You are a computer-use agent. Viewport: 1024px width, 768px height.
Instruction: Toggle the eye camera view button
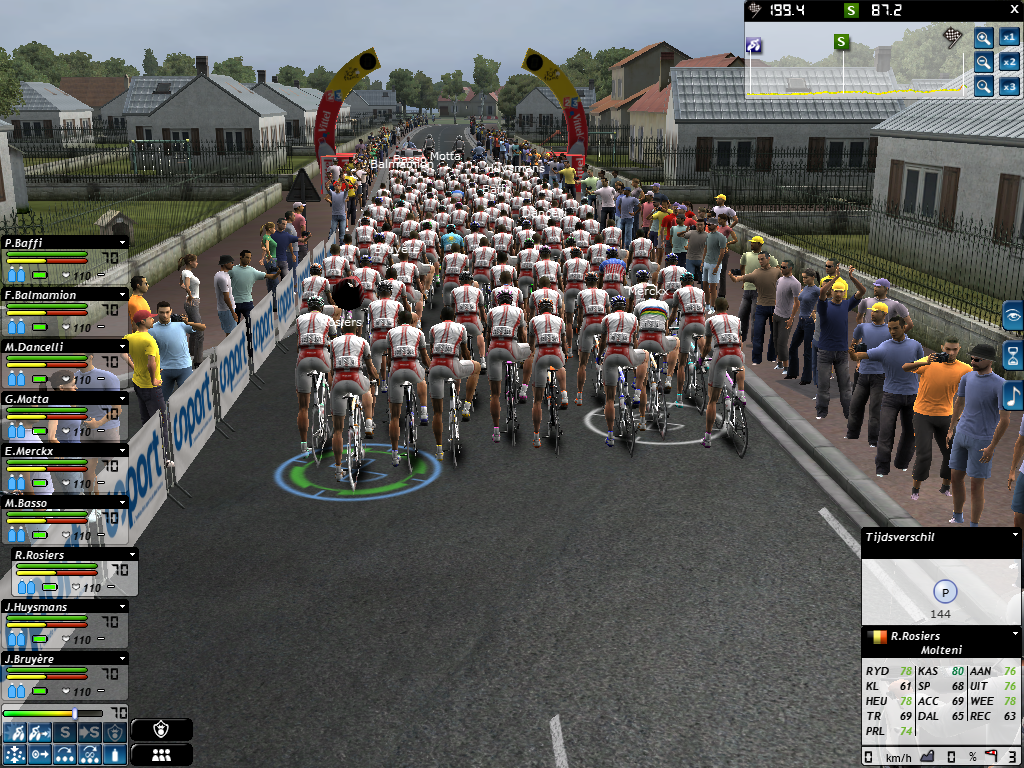tap(1013, 316)
